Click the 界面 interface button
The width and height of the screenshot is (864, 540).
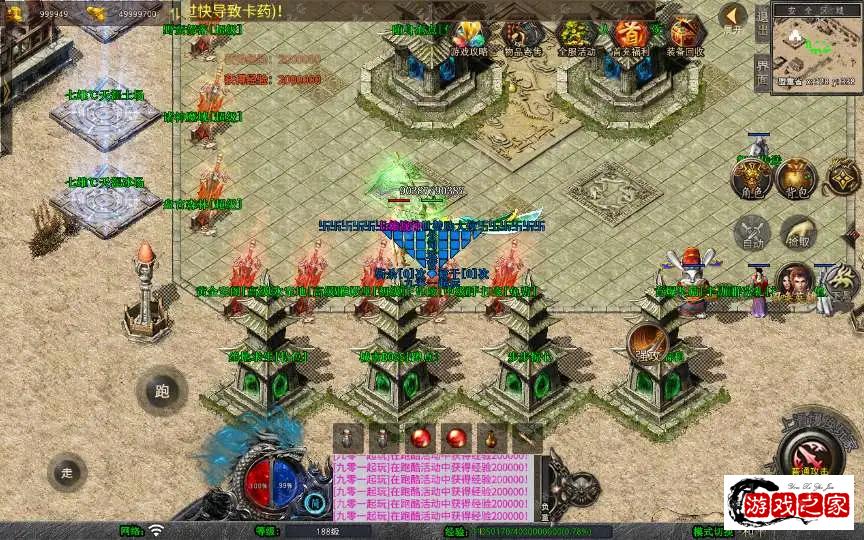[762, 72]
